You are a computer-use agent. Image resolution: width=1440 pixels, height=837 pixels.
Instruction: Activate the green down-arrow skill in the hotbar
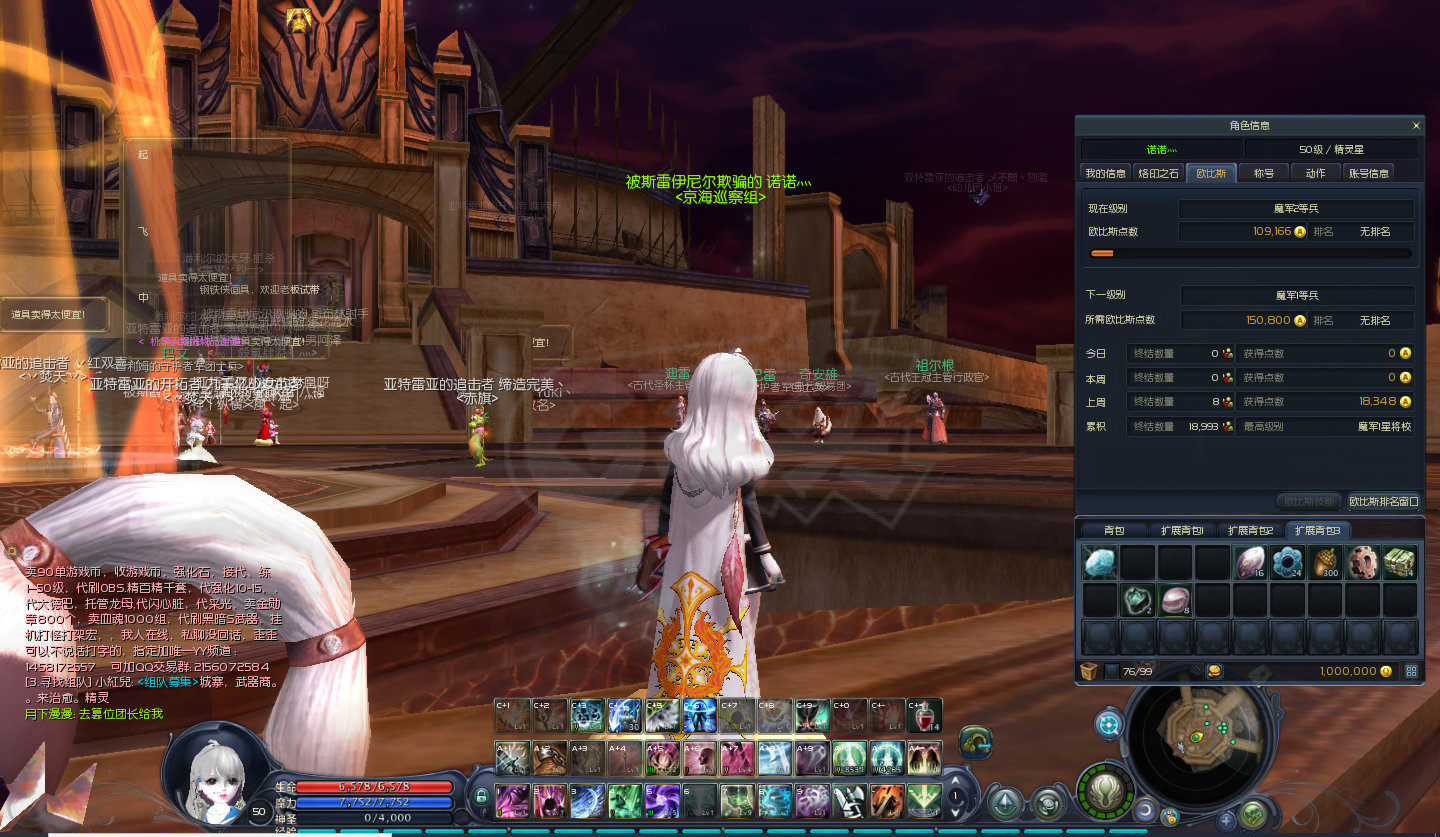pyautogui.click(x=924, y=801)
